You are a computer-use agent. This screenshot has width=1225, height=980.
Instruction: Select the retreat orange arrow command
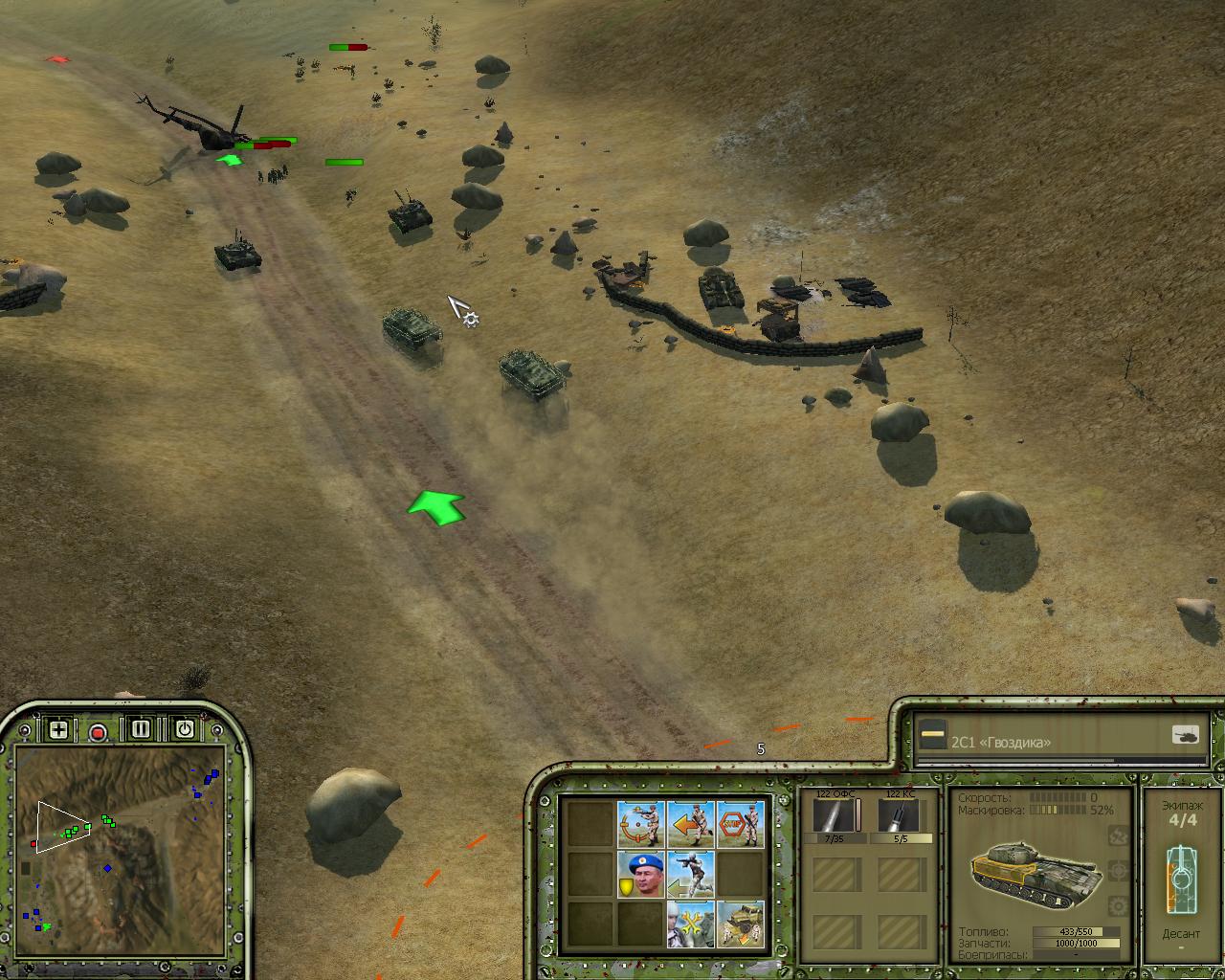[x=690, y=824]
